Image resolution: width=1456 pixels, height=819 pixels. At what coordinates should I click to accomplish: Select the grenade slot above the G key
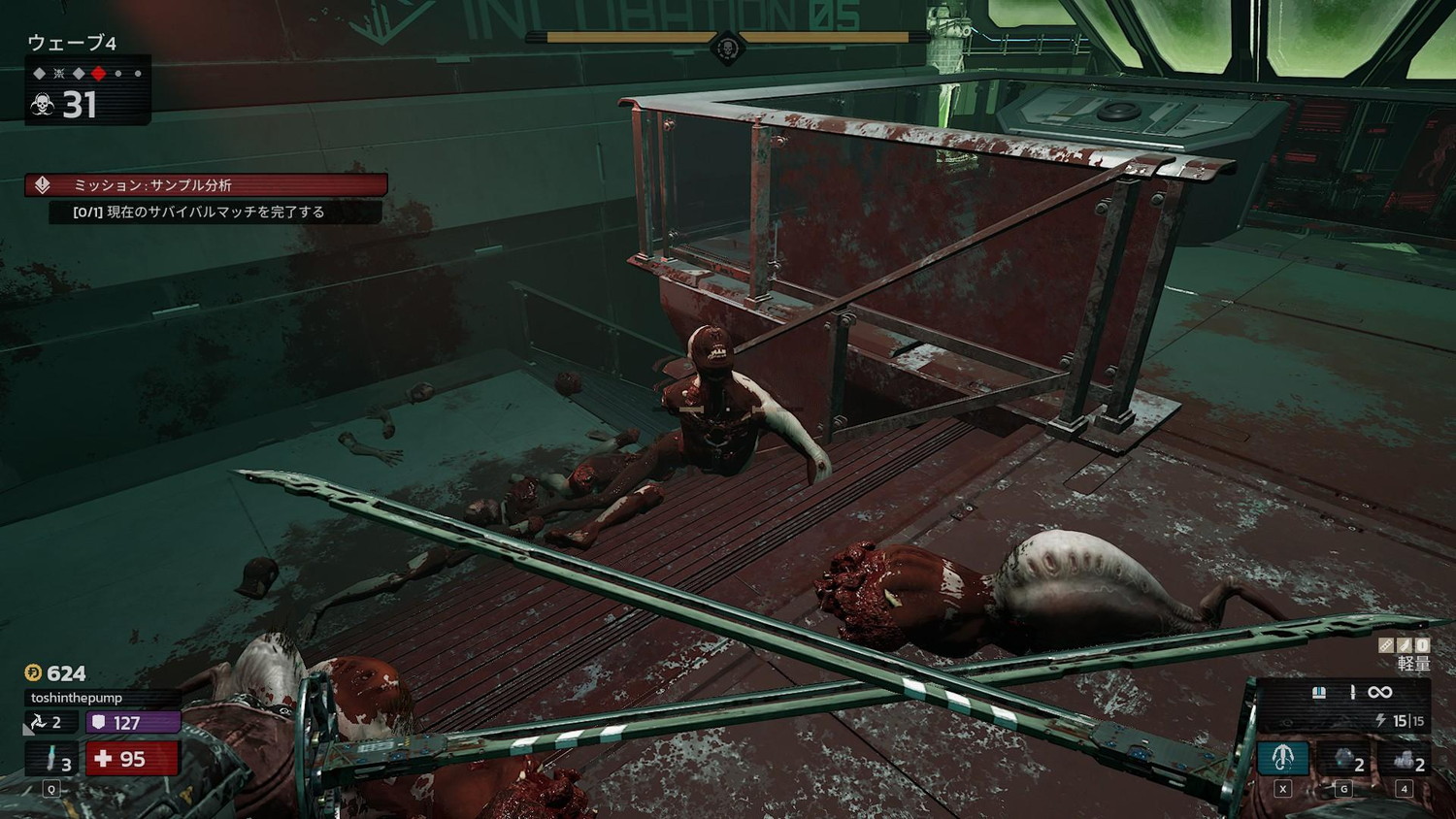click(1345, 758)
